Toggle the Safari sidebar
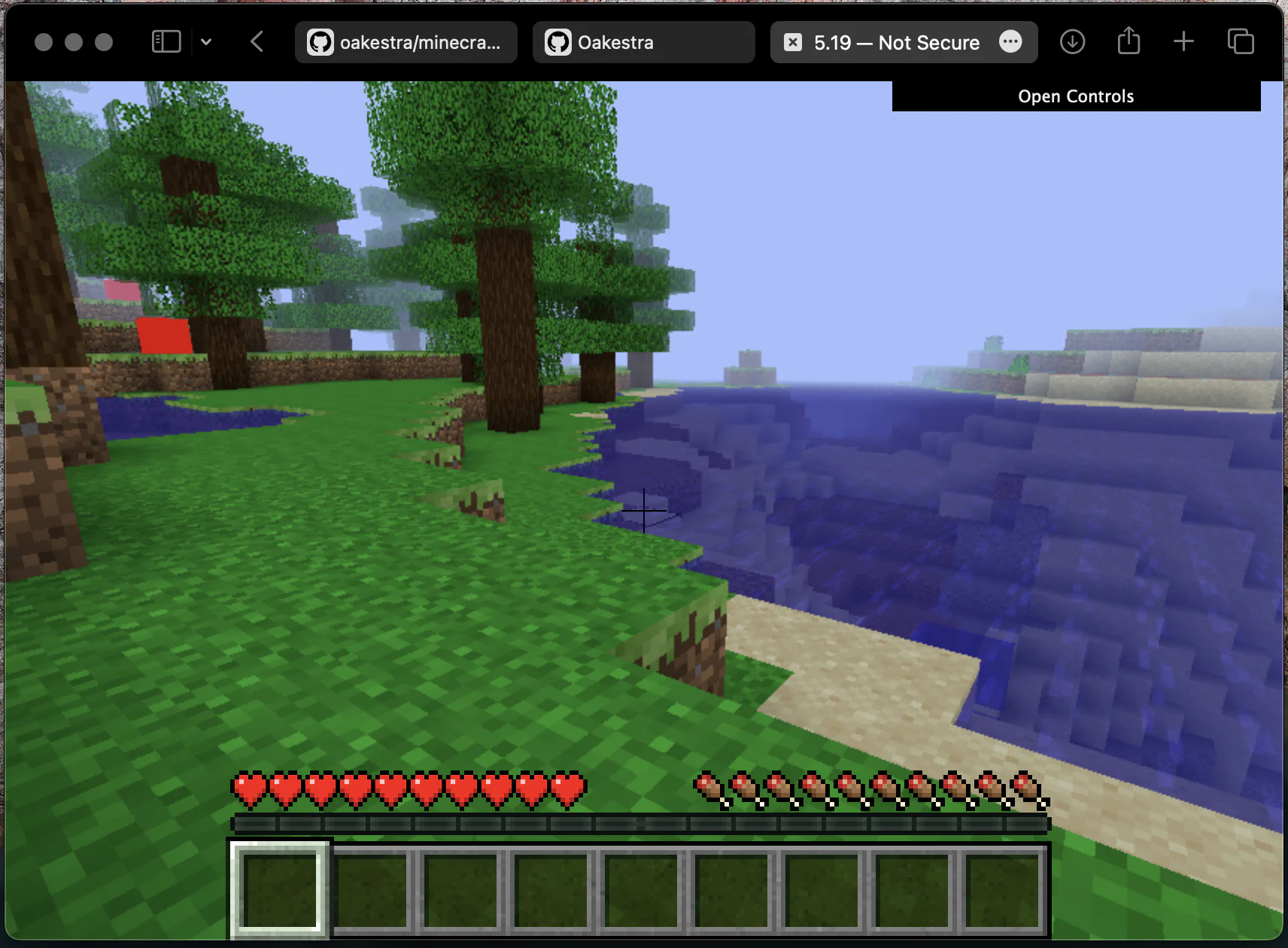The image size is (1288, 948). pyautogui.click(x=166, y=41)
